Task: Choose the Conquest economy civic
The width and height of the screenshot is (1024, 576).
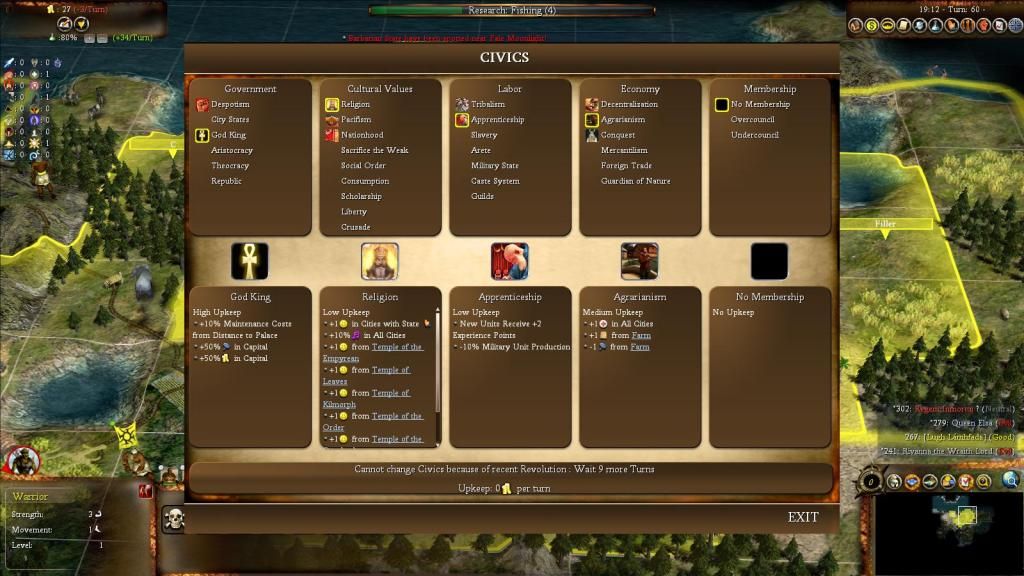Action: 617,135
